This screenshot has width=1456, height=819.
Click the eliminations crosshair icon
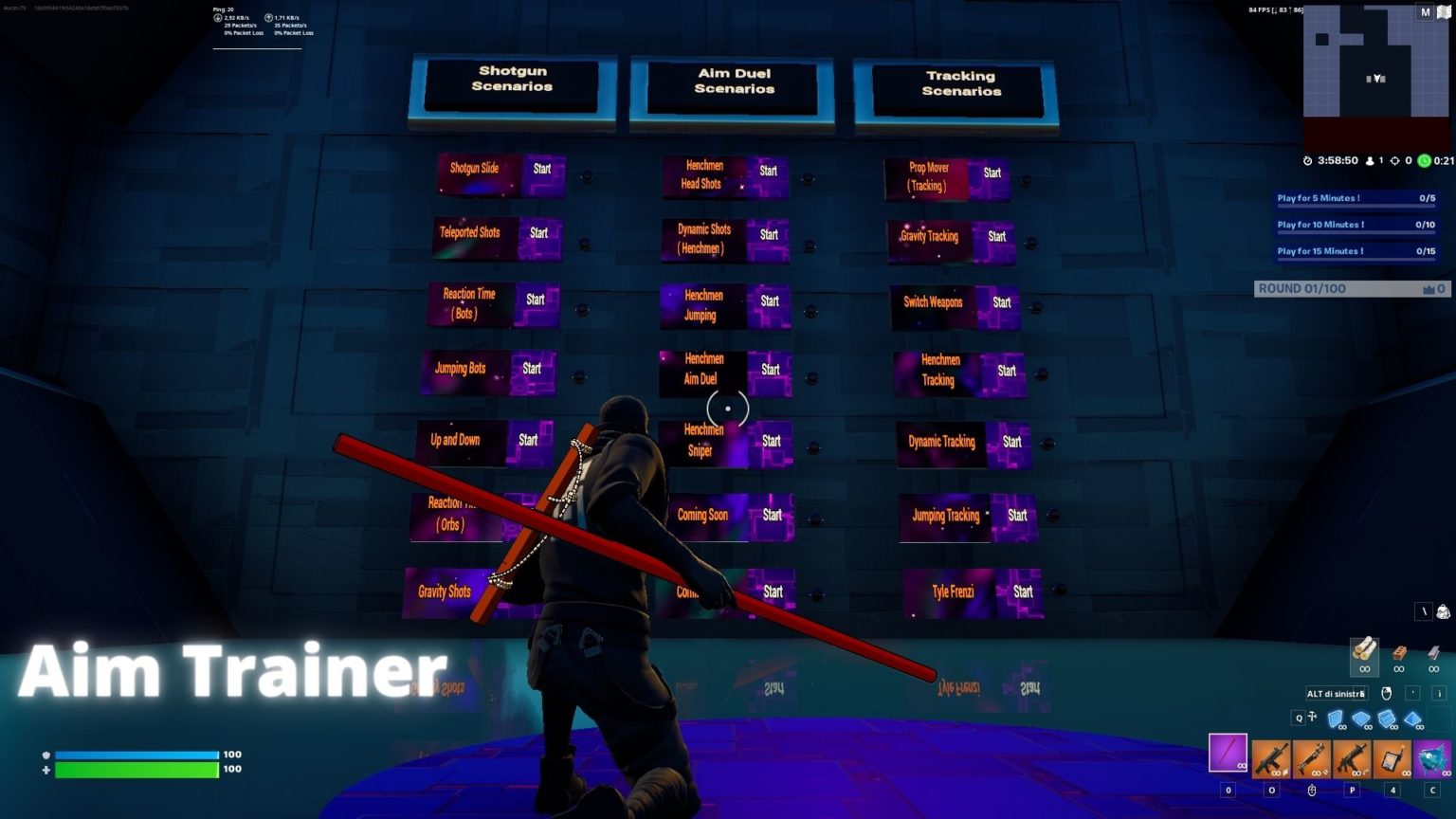click(x=1393, y=160)
